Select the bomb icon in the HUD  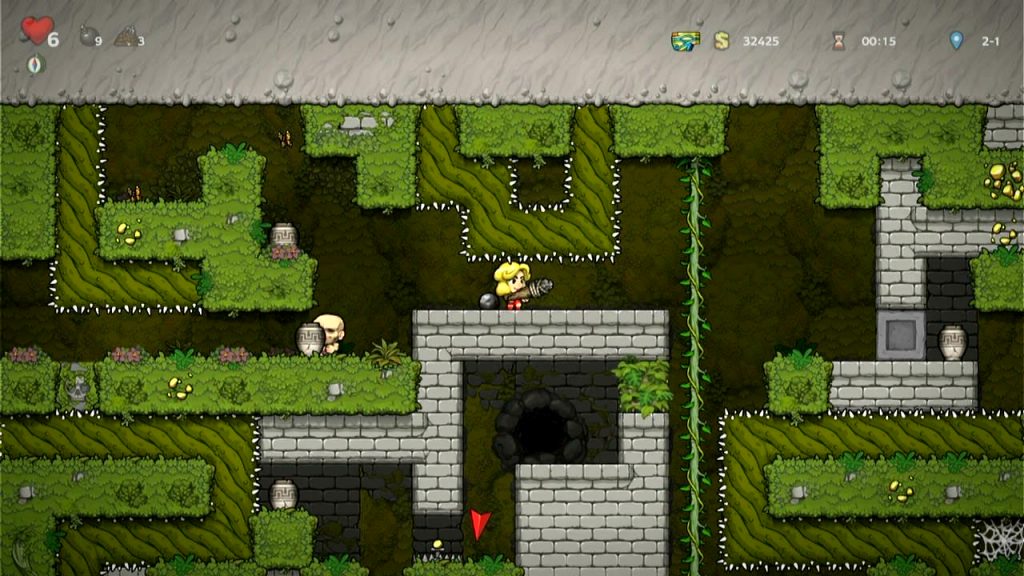point(88,37)
